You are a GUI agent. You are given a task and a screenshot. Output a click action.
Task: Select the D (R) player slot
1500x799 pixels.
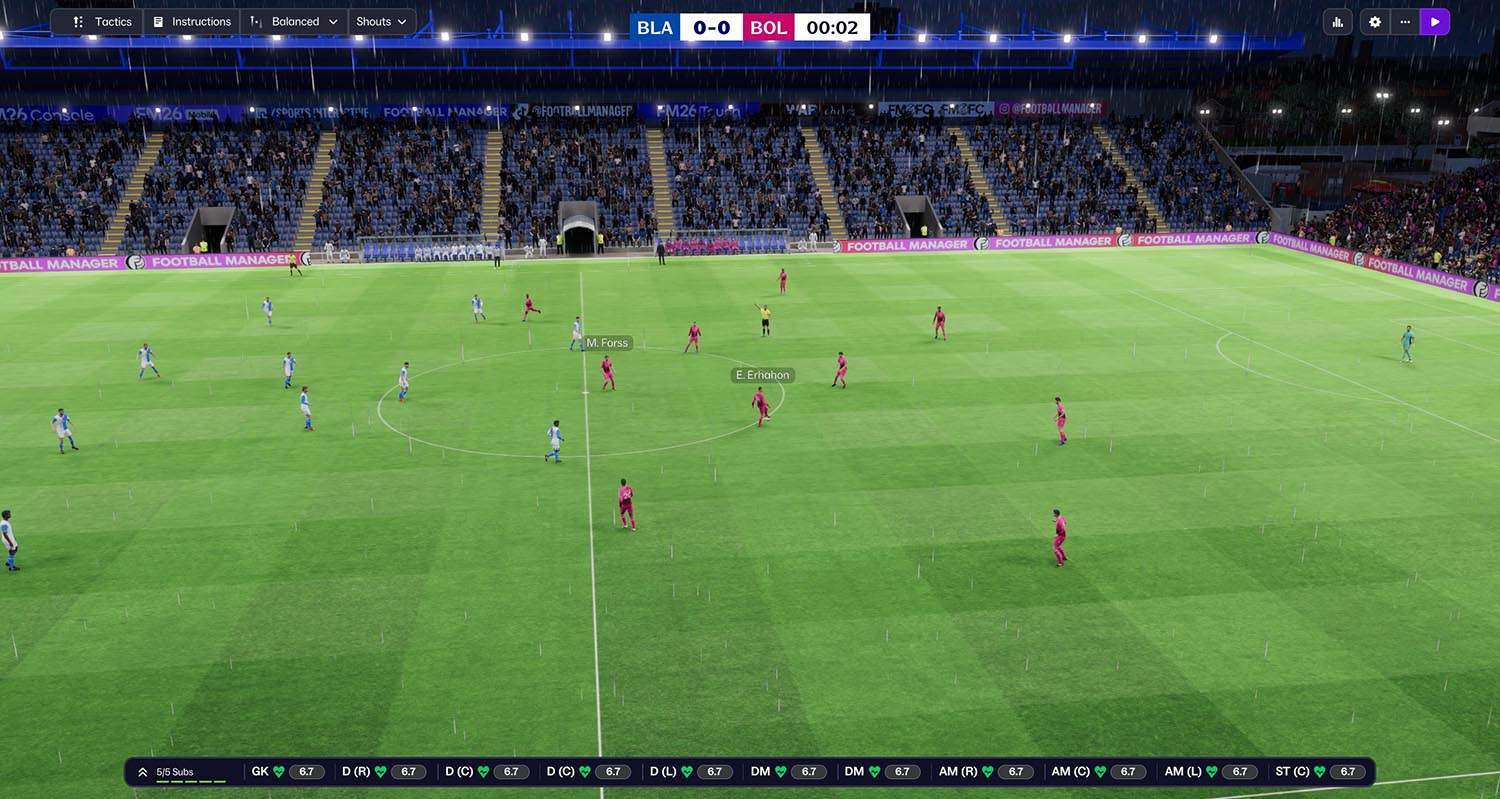pyautogui.click(x=383, y=772)
